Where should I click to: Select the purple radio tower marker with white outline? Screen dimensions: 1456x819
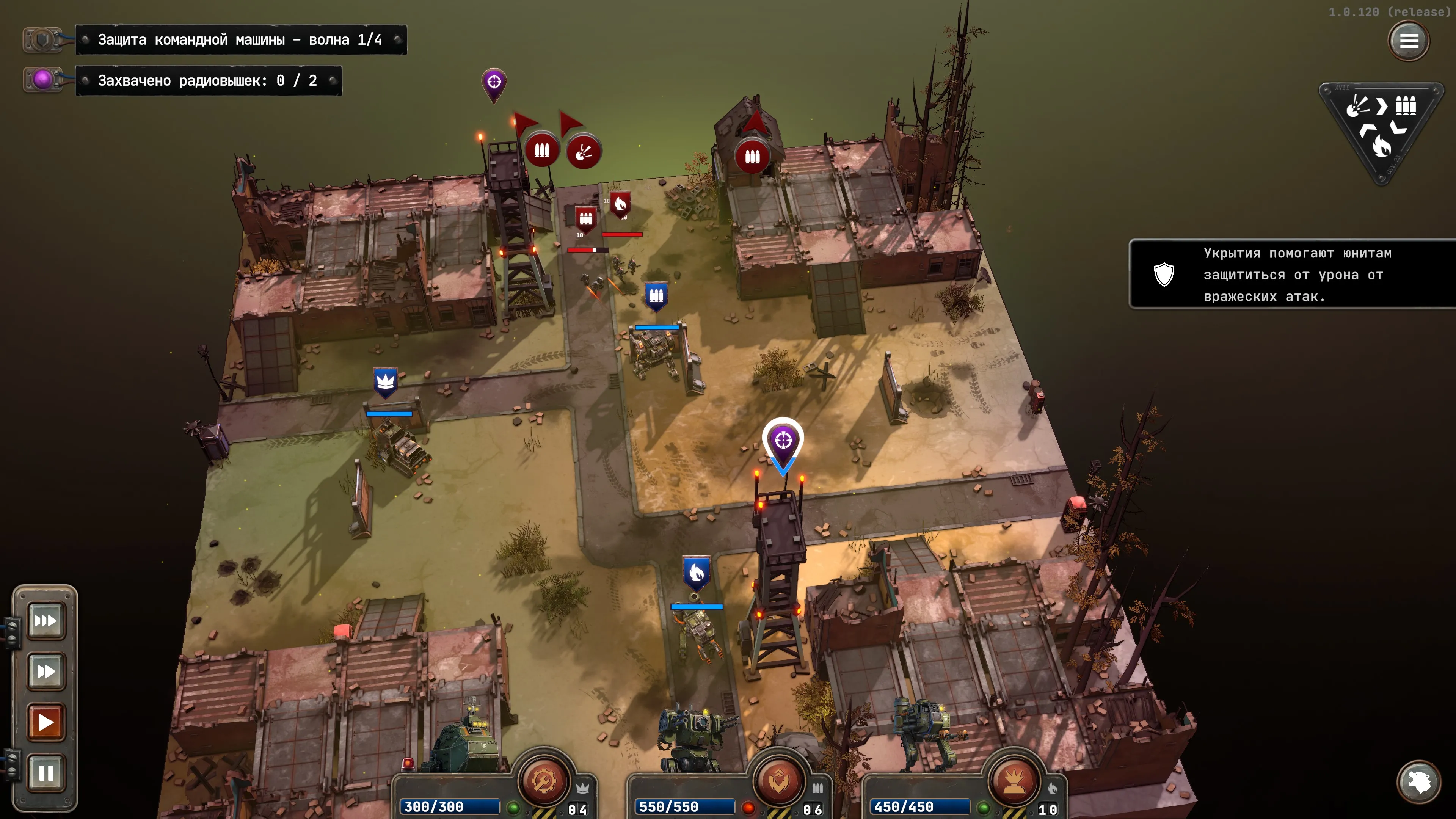783,441
